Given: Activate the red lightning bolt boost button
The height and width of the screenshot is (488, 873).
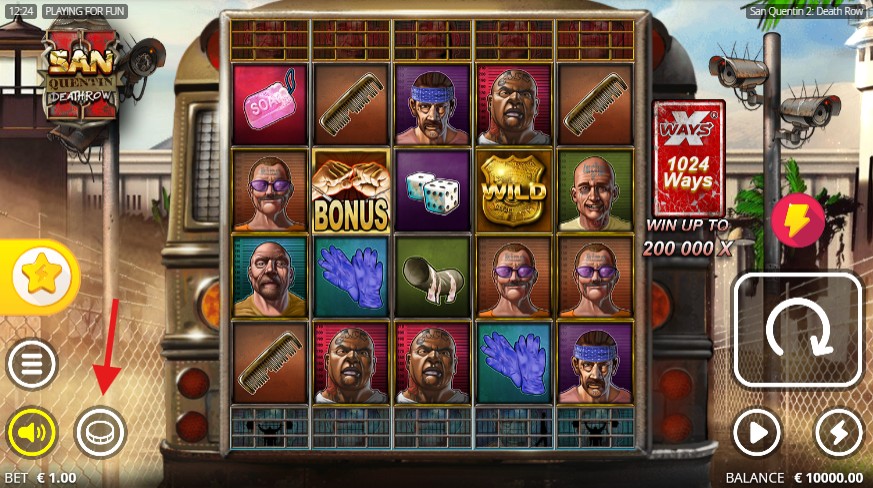Looking at the screenshot, I should click(797, 221).
